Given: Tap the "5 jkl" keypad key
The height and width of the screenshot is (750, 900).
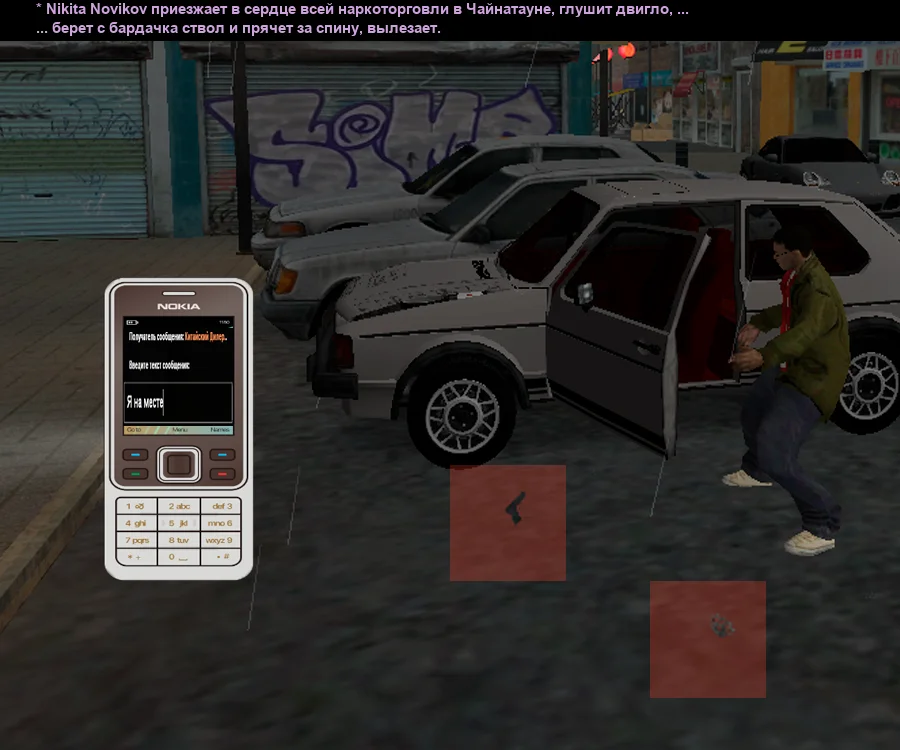Looking at the screenshot, I should (x=179, y=523).
